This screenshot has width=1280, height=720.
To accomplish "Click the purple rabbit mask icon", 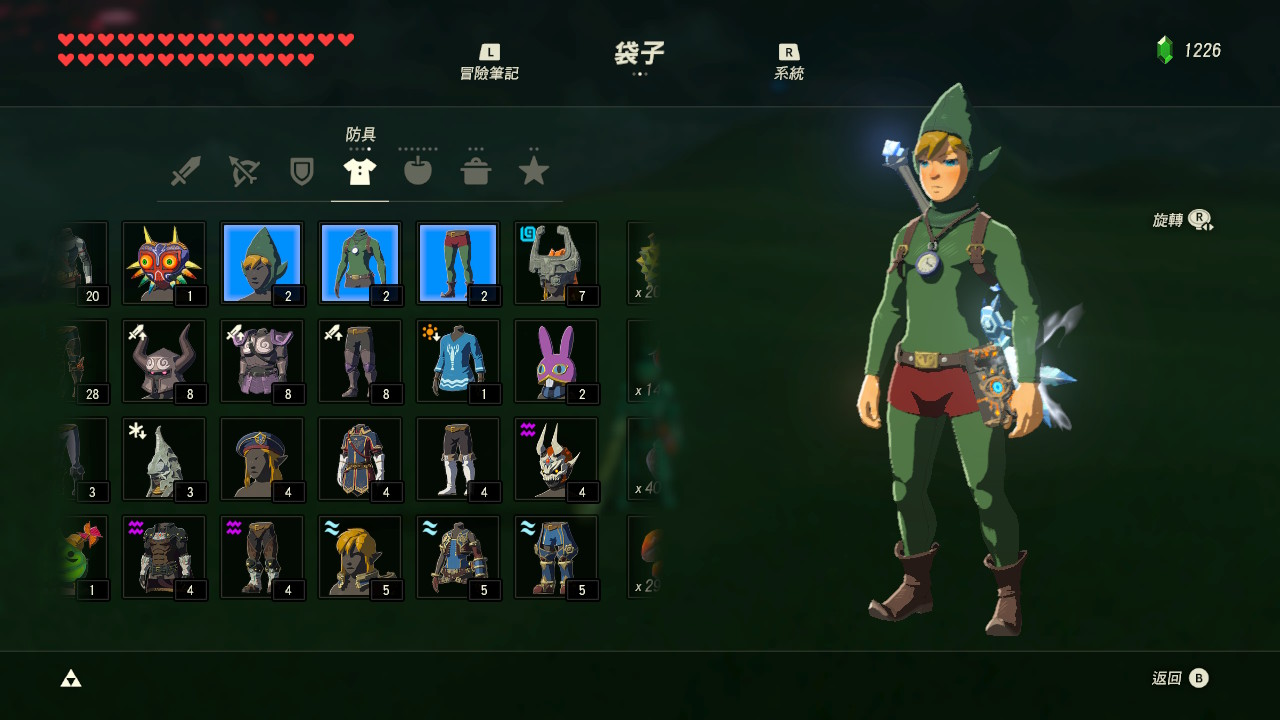I will click(555, 360).
